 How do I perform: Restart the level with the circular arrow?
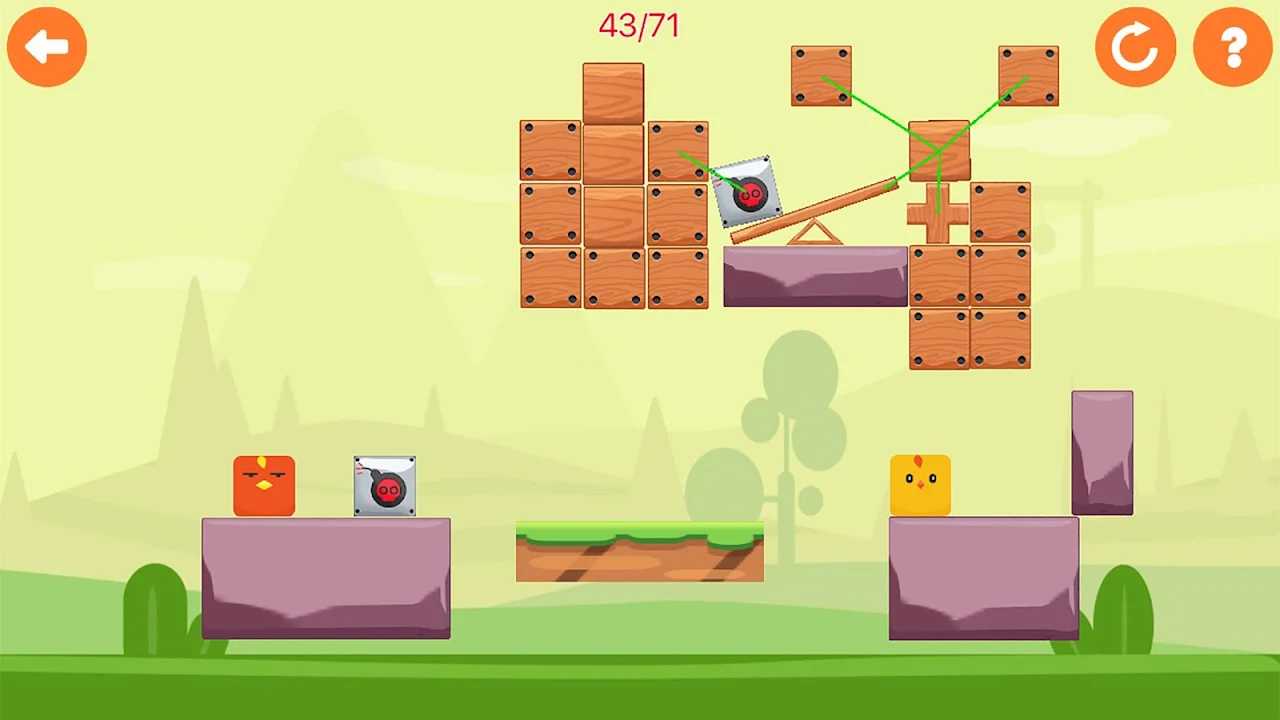[1135, 47]
